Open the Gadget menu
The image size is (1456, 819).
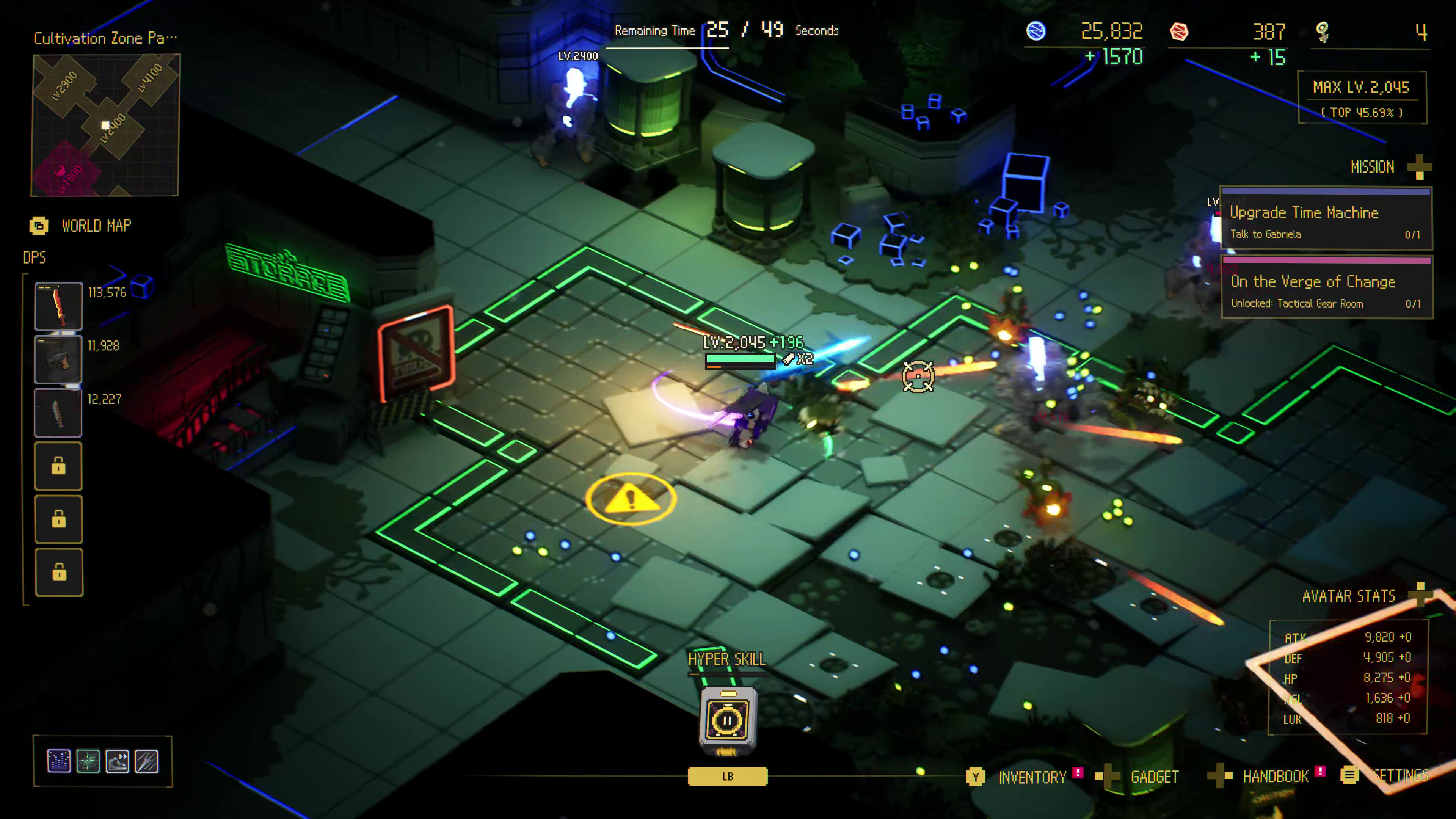(1153, 777)
